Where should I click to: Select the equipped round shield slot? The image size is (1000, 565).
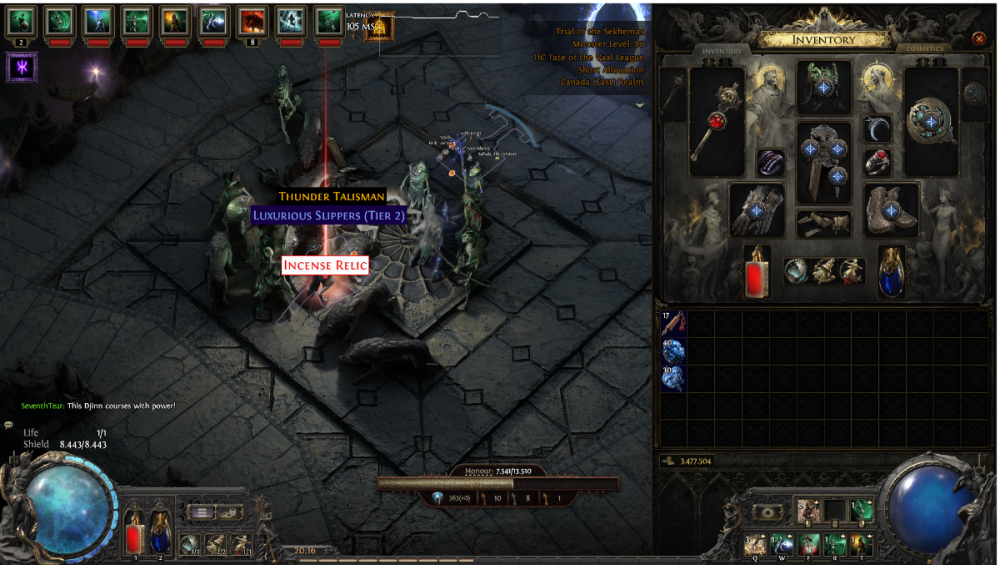(931, 120)
